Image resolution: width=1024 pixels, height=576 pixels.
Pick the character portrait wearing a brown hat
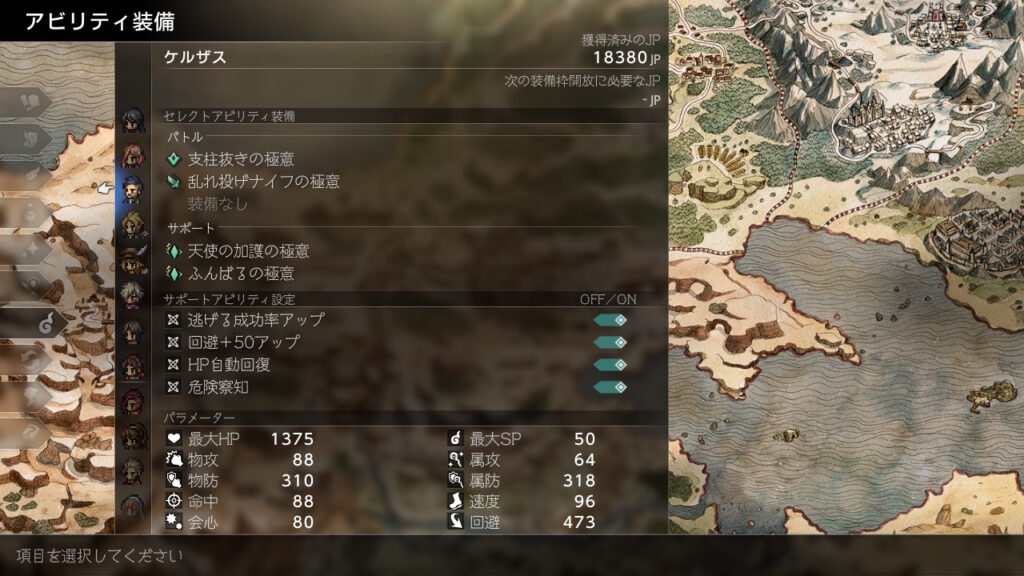[x=132, y=260]
